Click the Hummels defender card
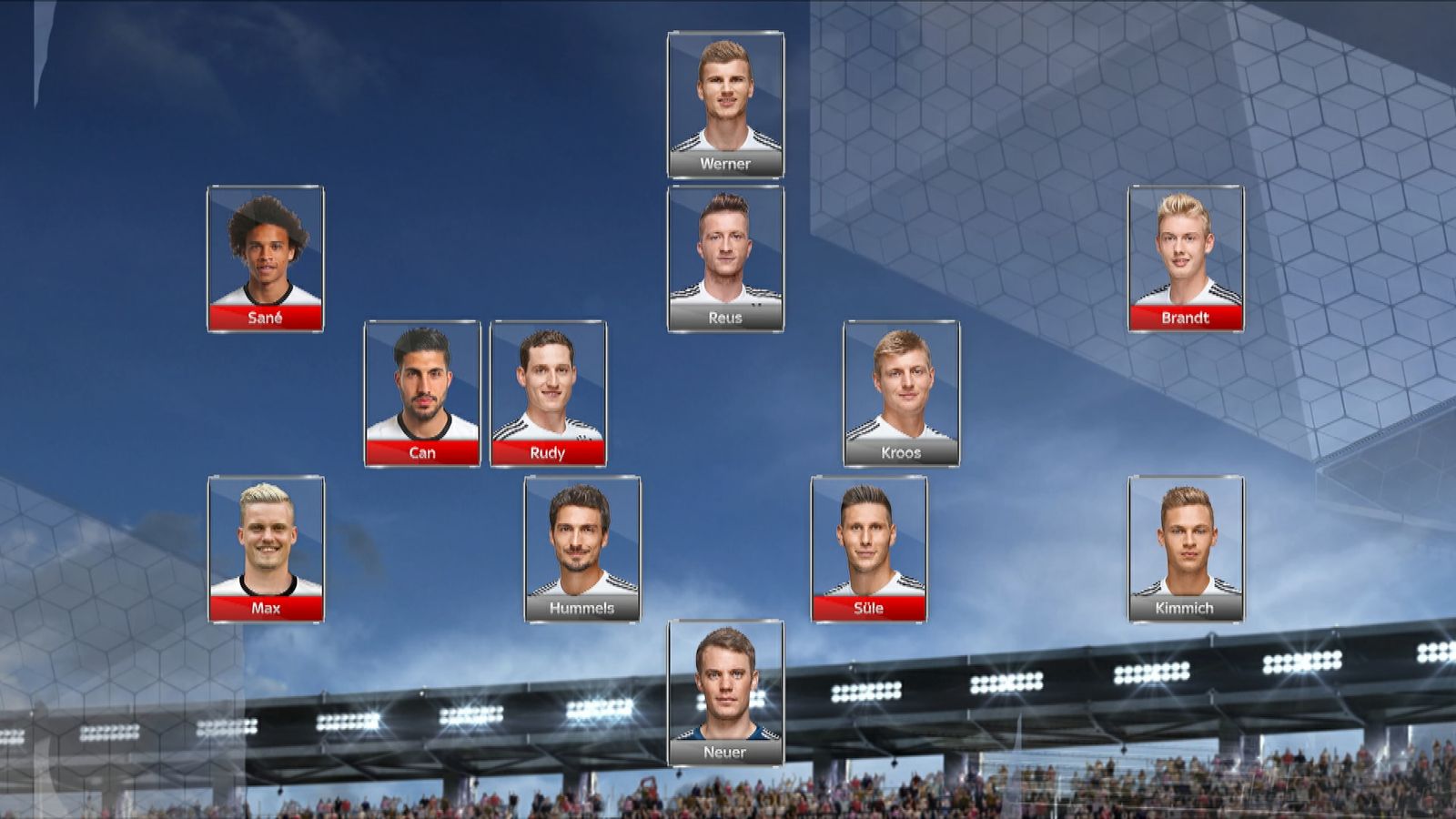The image size is (1456, 819). pyautogui.click(x=582, y=549)
